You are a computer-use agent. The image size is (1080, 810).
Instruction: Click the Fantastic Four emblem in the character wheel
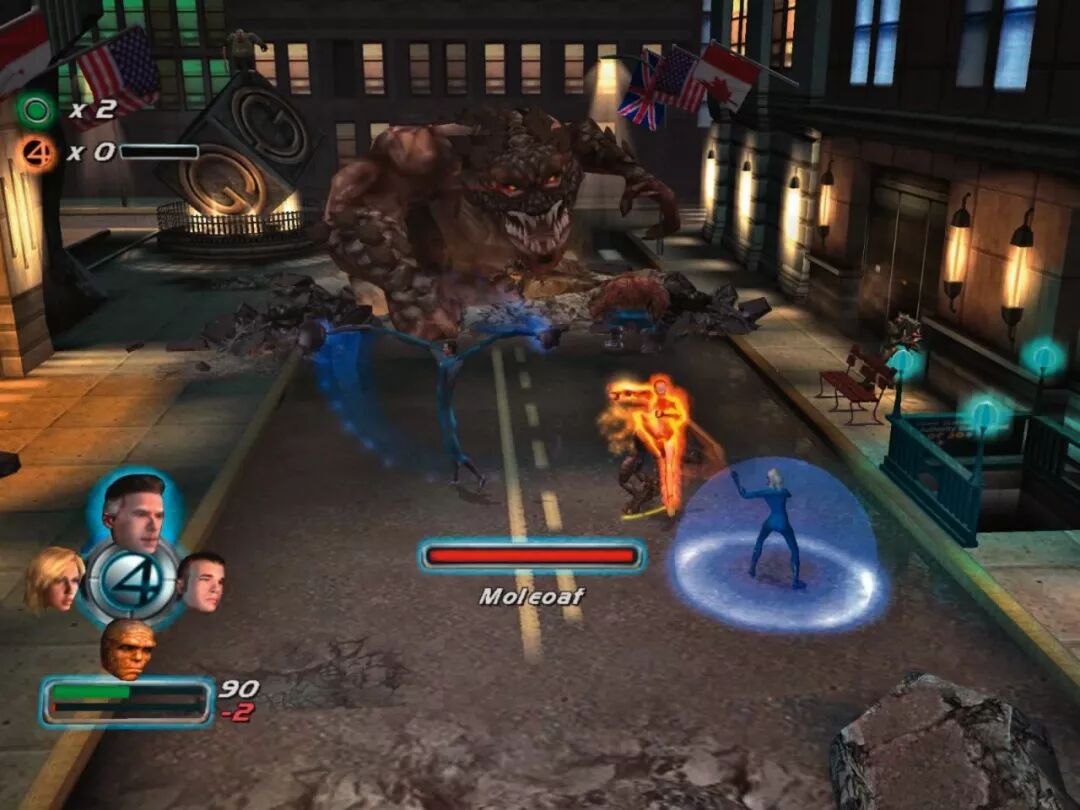130,579
